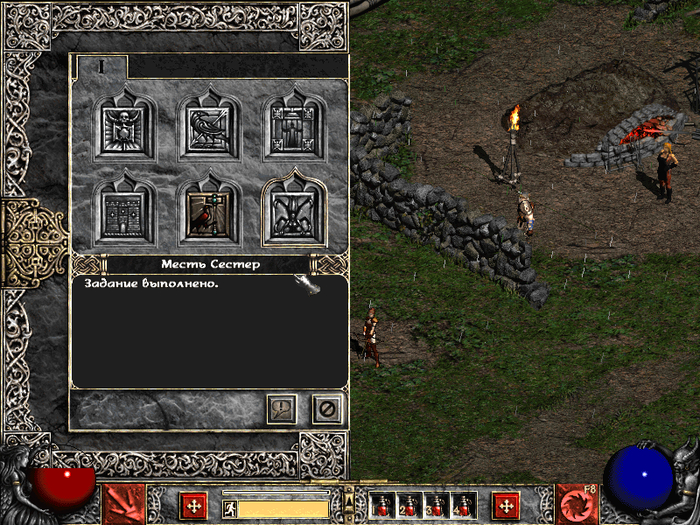Use the potion in belt slot 3
Viewport: 700px width, 525px height.
tap(436, 505)
